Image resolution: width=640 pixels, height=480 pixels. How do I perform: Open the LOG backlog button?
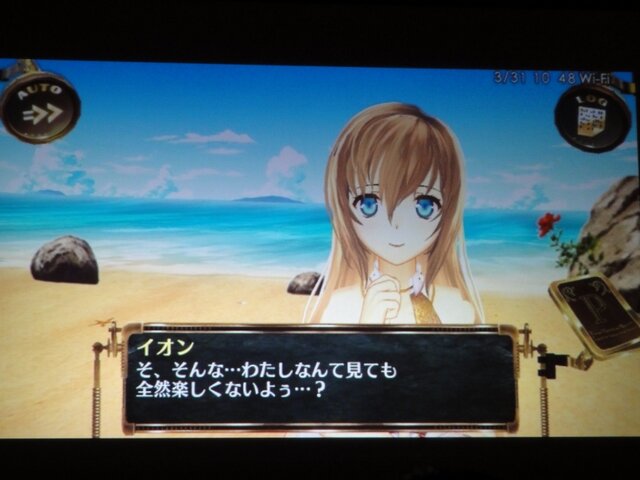click(x=593, y=117)
